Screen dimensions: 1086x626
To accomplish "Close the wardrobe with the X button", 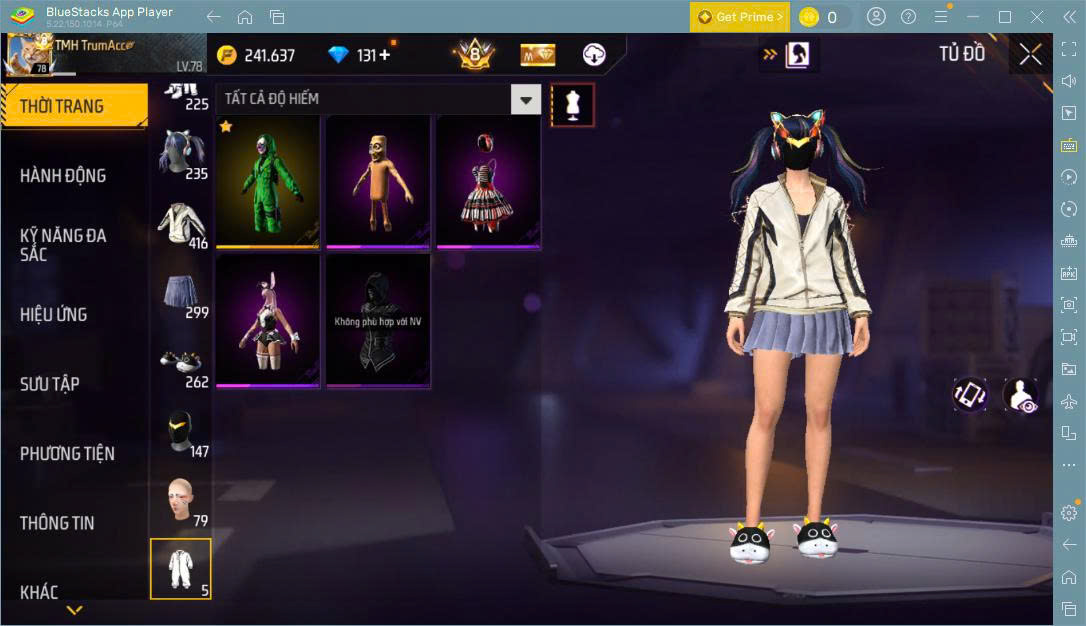I will coord(1031,55).
